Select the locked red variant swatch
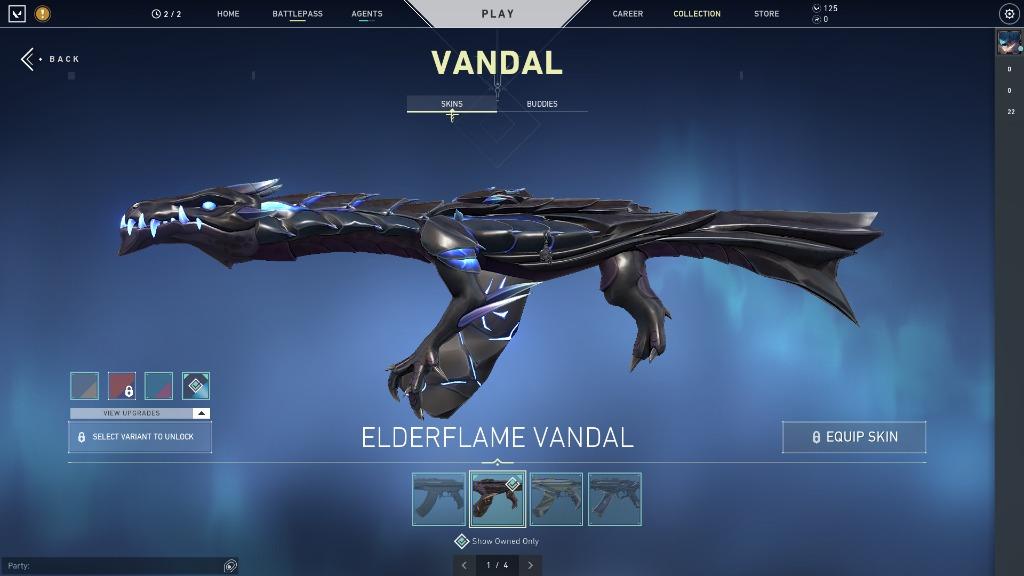The image size is (1024, 576). click(x=122, y=386)
